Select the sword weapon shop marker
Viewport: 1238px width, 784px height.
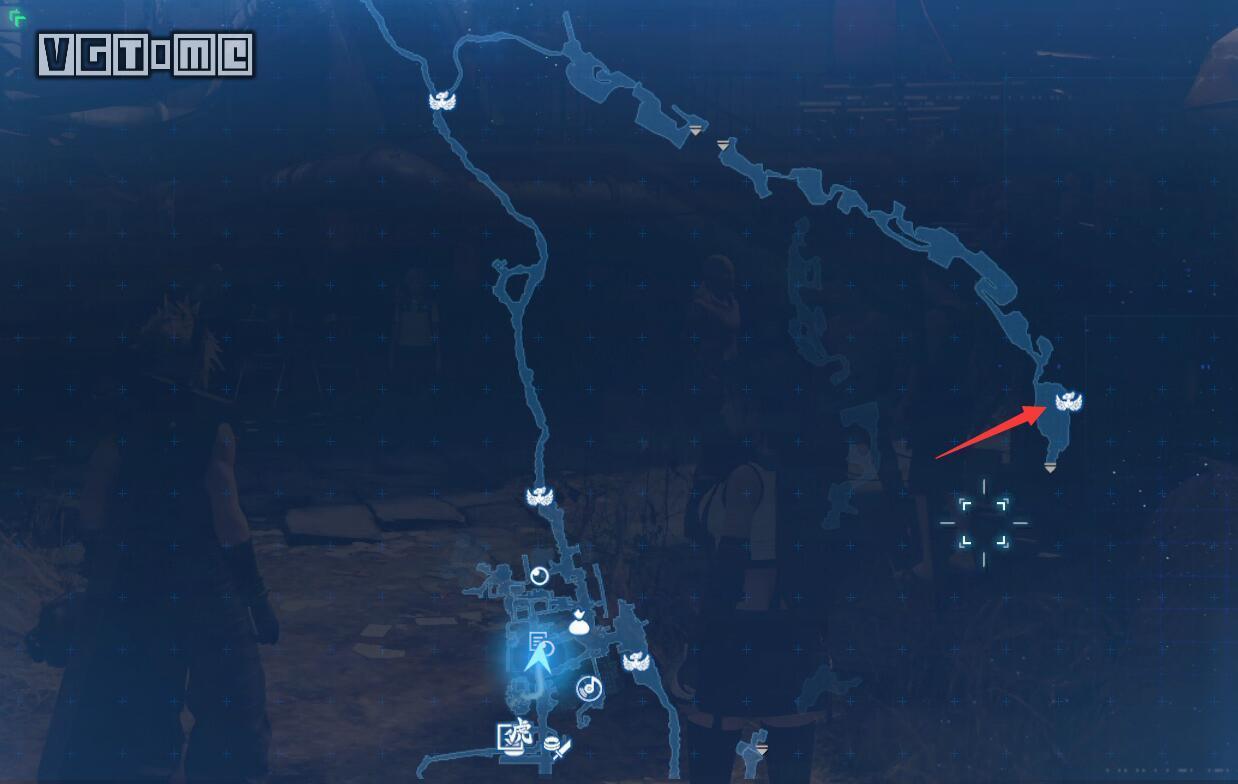pos(562,748)
